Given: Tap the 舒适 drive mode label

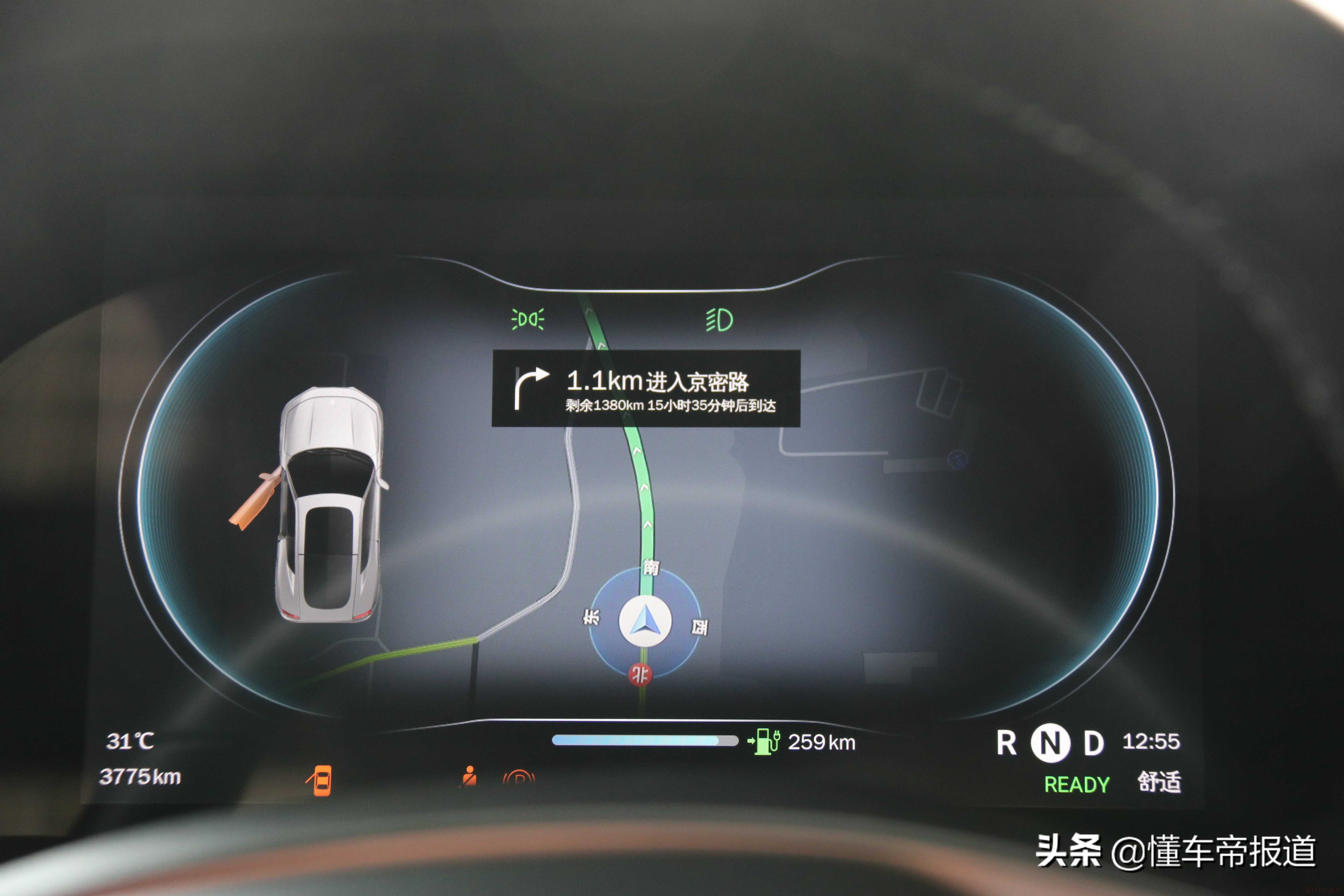Looking at the screenshot, I should coord(1159,782).
